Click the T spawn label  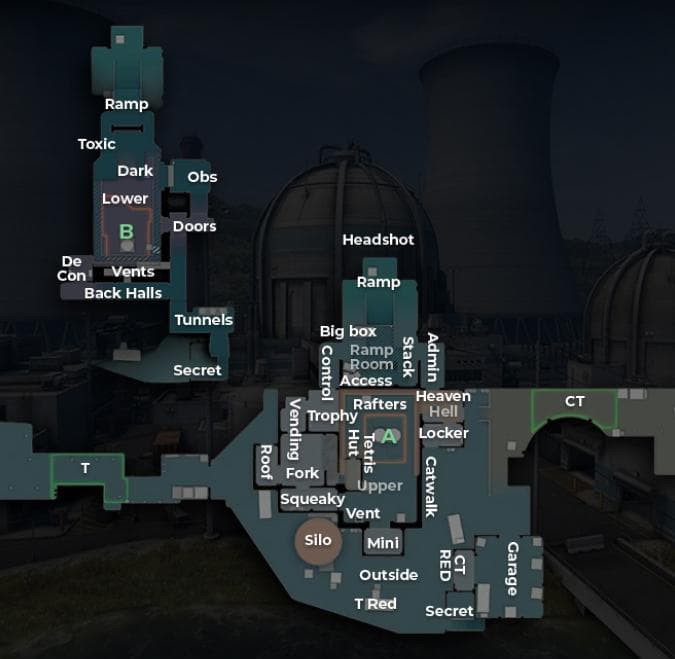click(85, 468)
